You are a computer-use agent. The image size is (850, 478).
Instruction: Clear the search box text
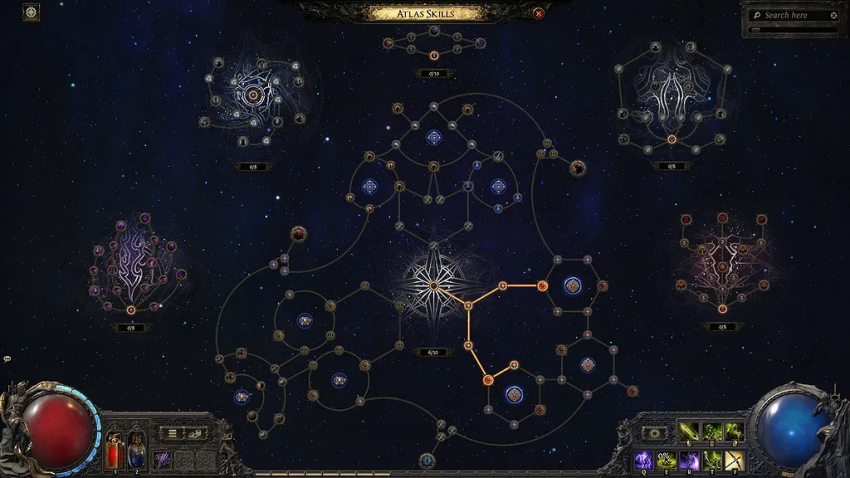834,15
